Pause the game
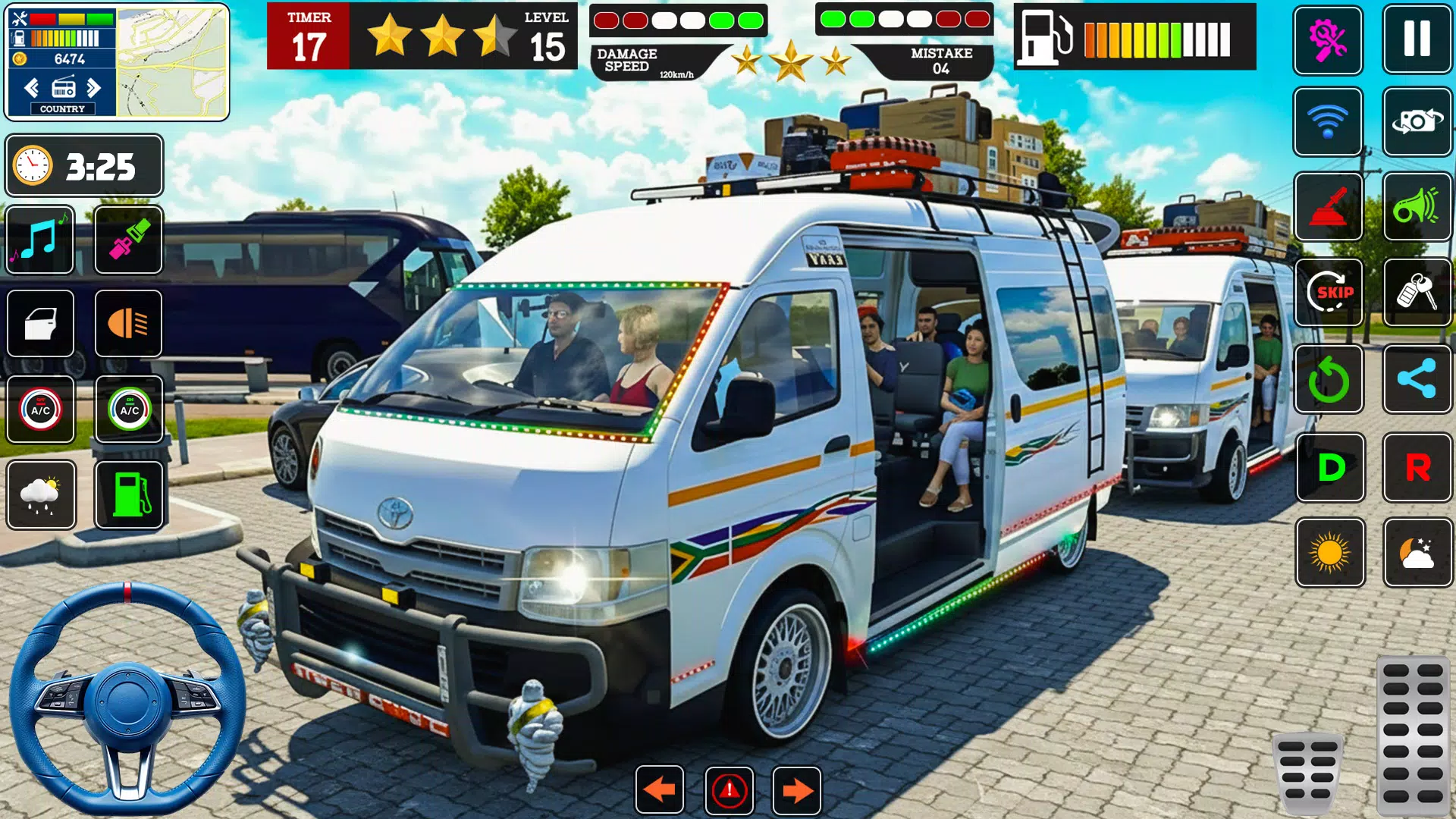The image size is (1456, 819). tap(1417, 39)
